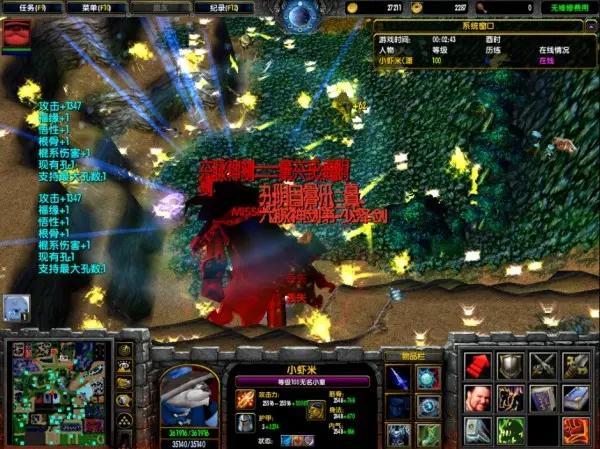Image resolution: width=600 pixels, height=449 pixels.
Task: Click the top minimap signal button
Action: (125, 351)
